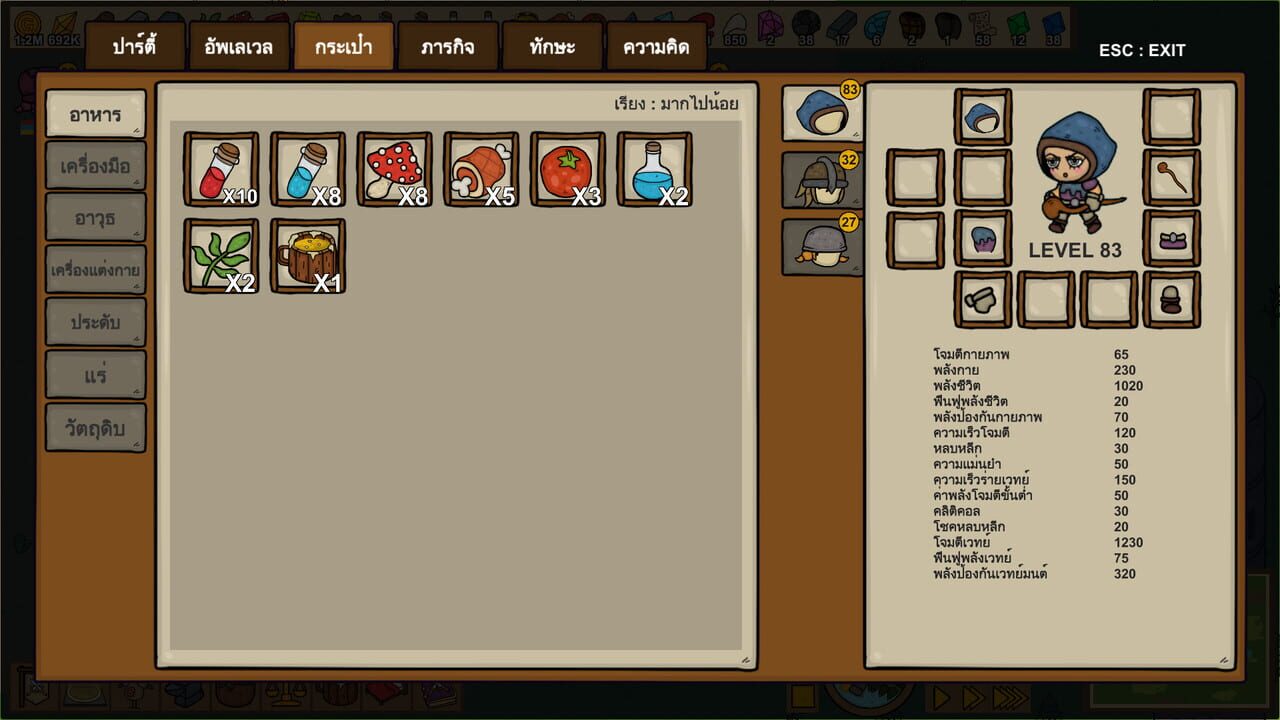Image resolution: width=1280 pixels, height=720 pixels.
Task: Select the beer mug item x1
Action: [x=307, y=255]
